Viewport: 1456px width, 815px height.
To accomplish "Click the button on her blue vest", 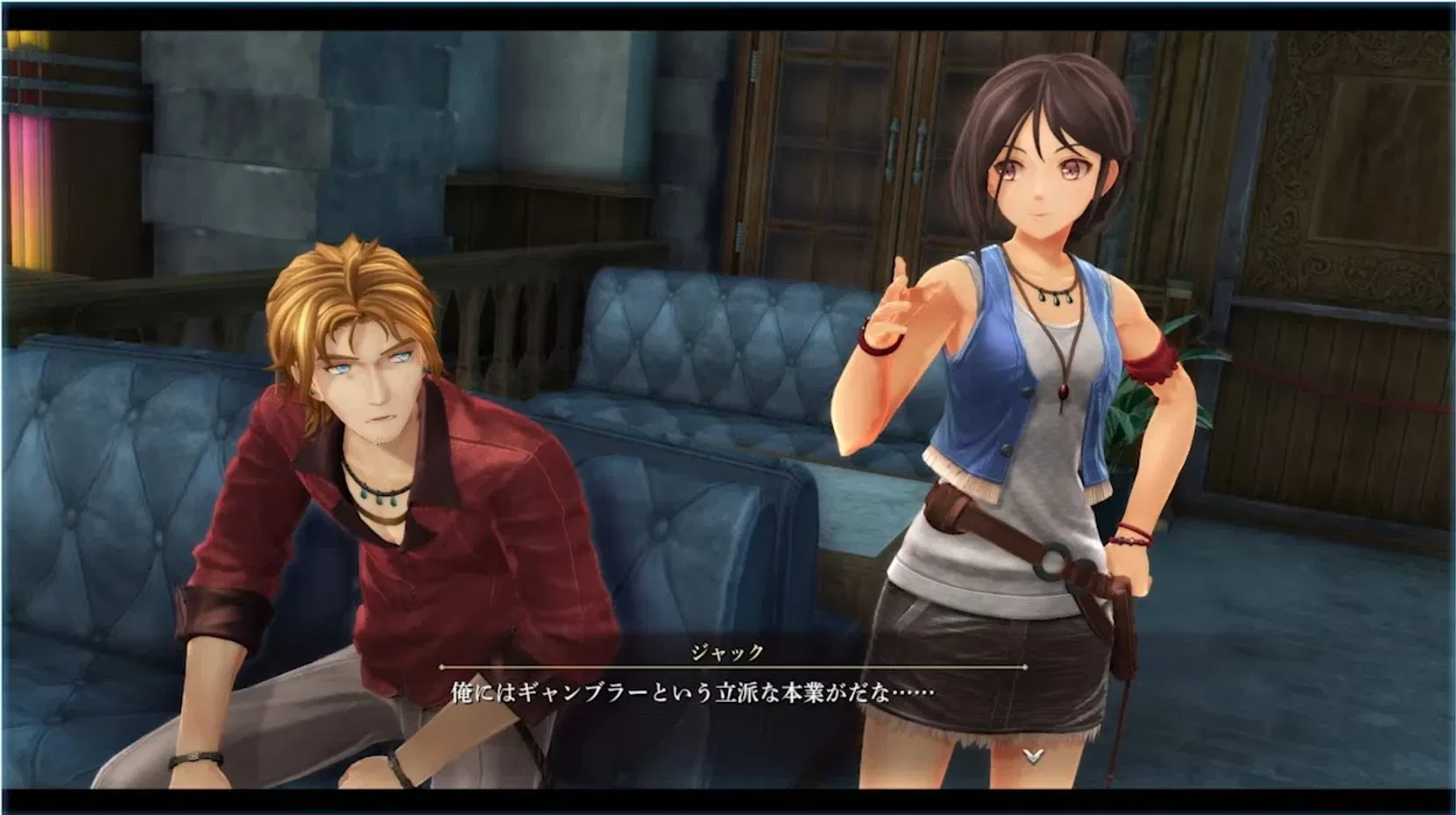I will [1027, 391].
